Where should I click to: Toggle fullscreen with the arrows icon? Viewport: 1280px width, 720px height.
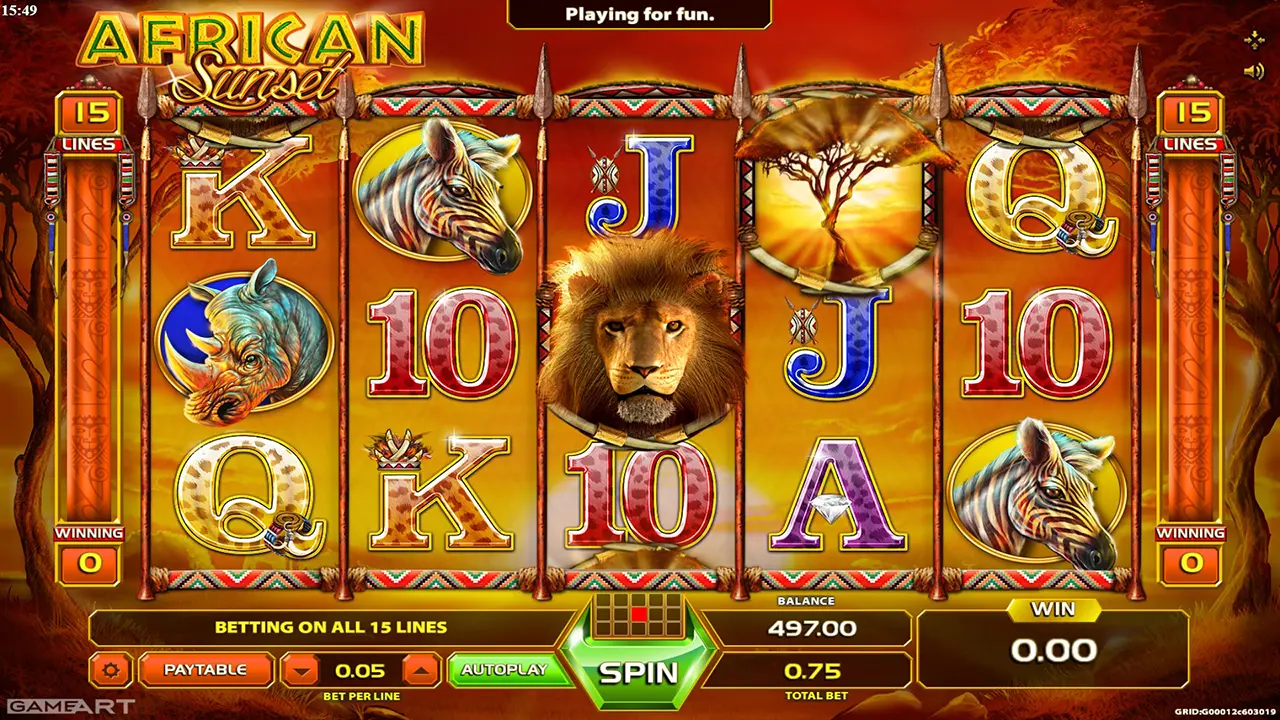pos(1253,39)
